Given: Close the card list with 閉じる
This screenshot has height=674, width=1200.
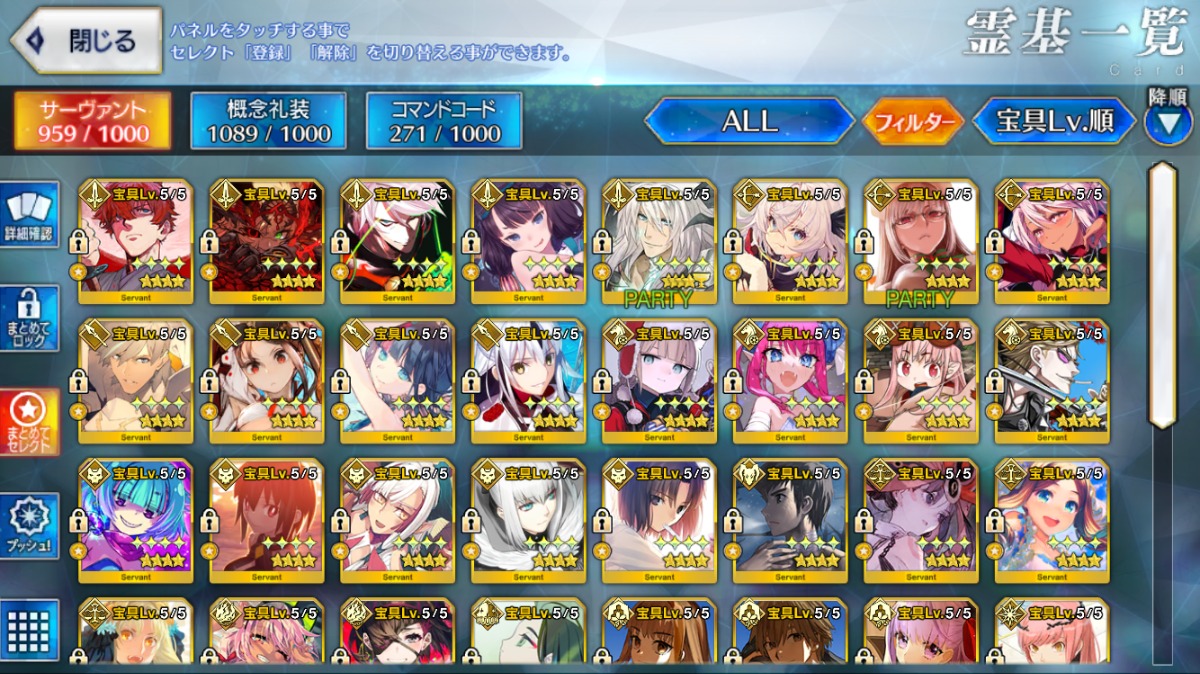Looking at the screenshot, I should (x=87, y=41).
